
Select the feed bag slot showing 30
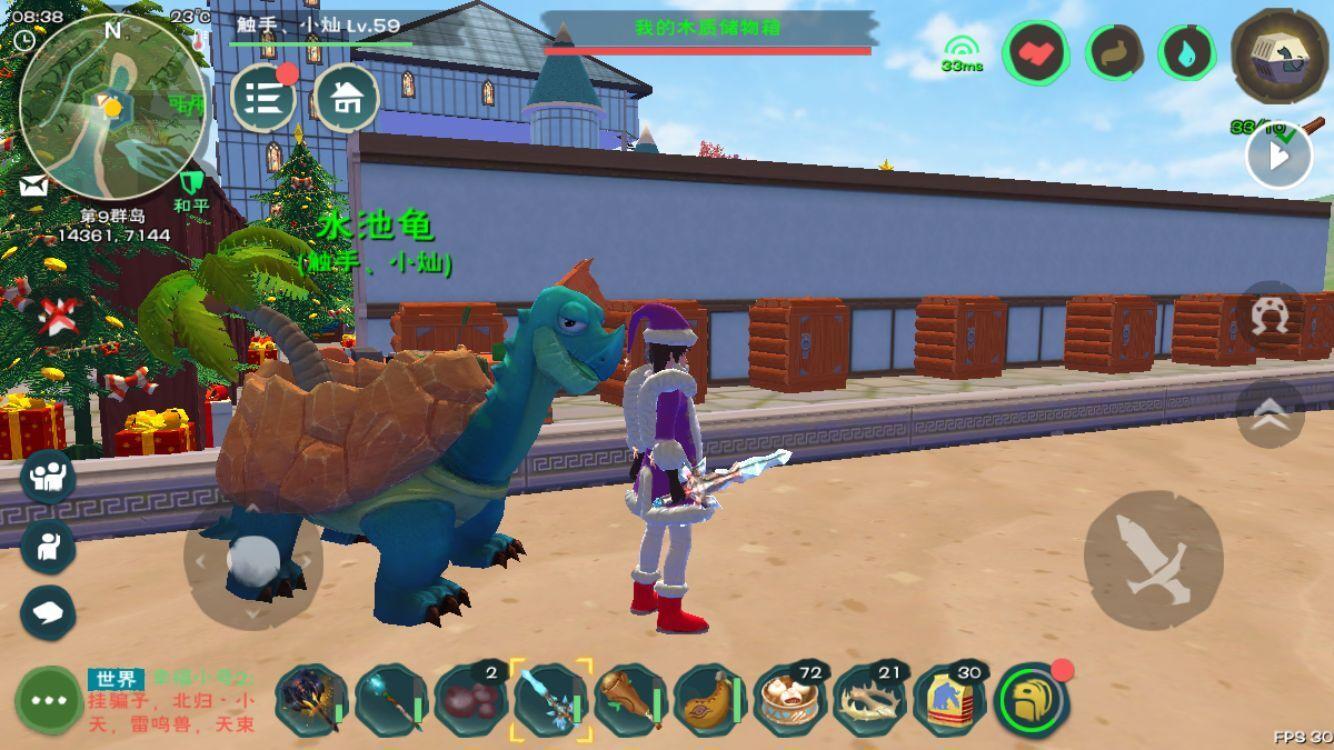click(951, 697)
